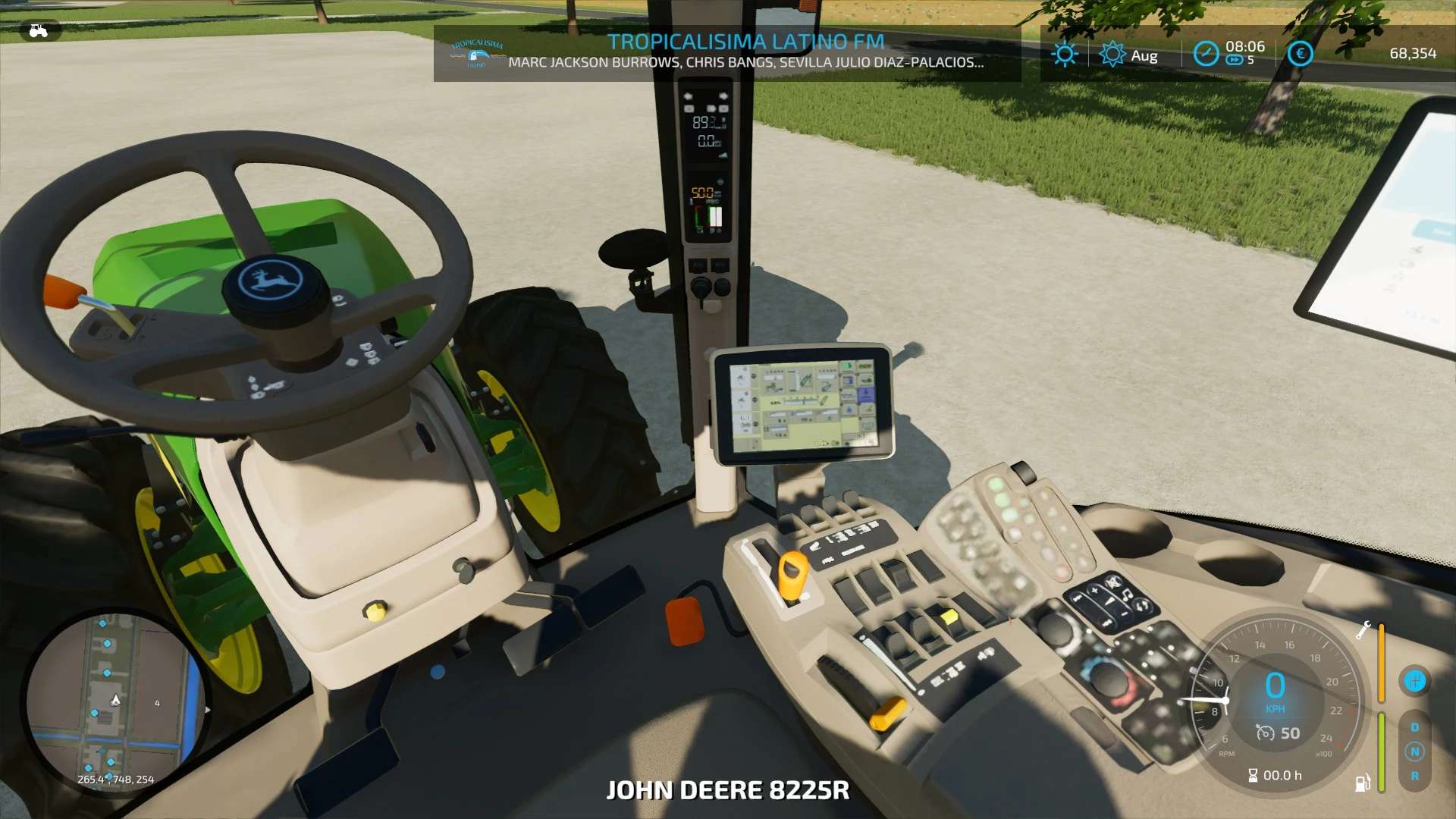Screen dimensions: 1456x819
Task: Select the Tropicalisima Latino FM radio logo
Action: pos(477,54)
